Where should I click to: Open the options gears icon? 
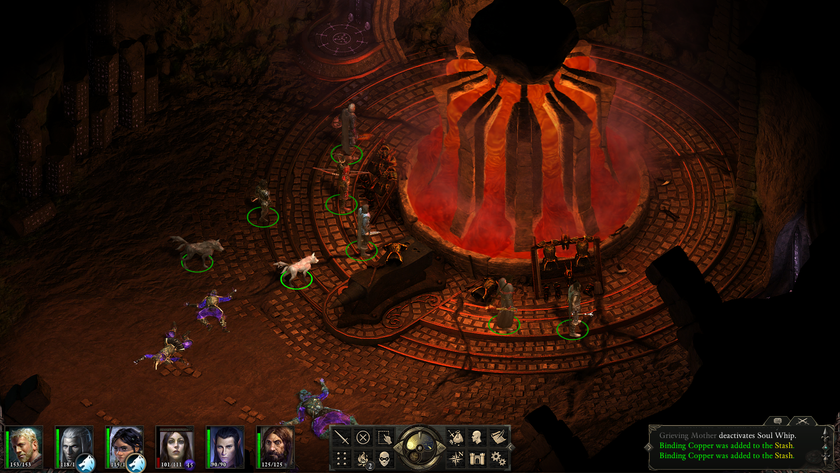coord(497,457)
